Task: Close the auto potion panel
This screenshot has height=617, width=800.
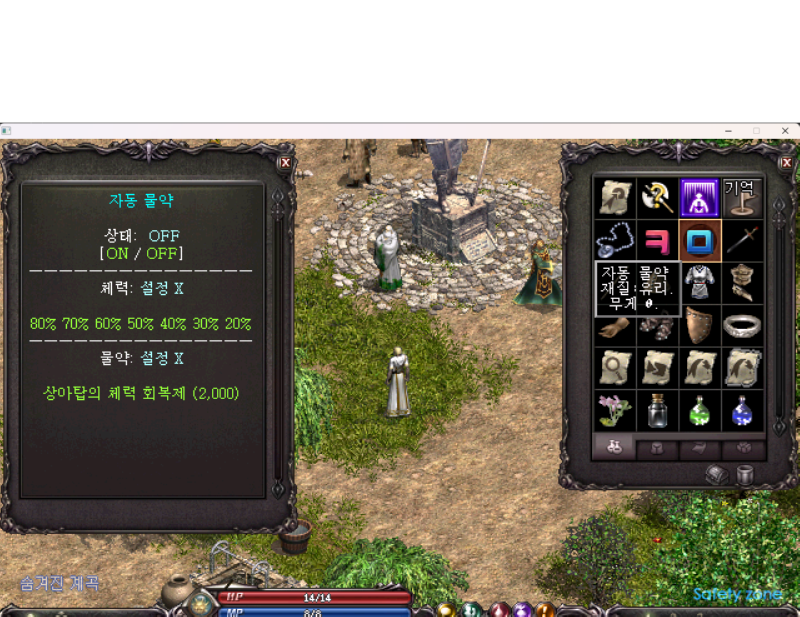Action: [x=285, y=162]
